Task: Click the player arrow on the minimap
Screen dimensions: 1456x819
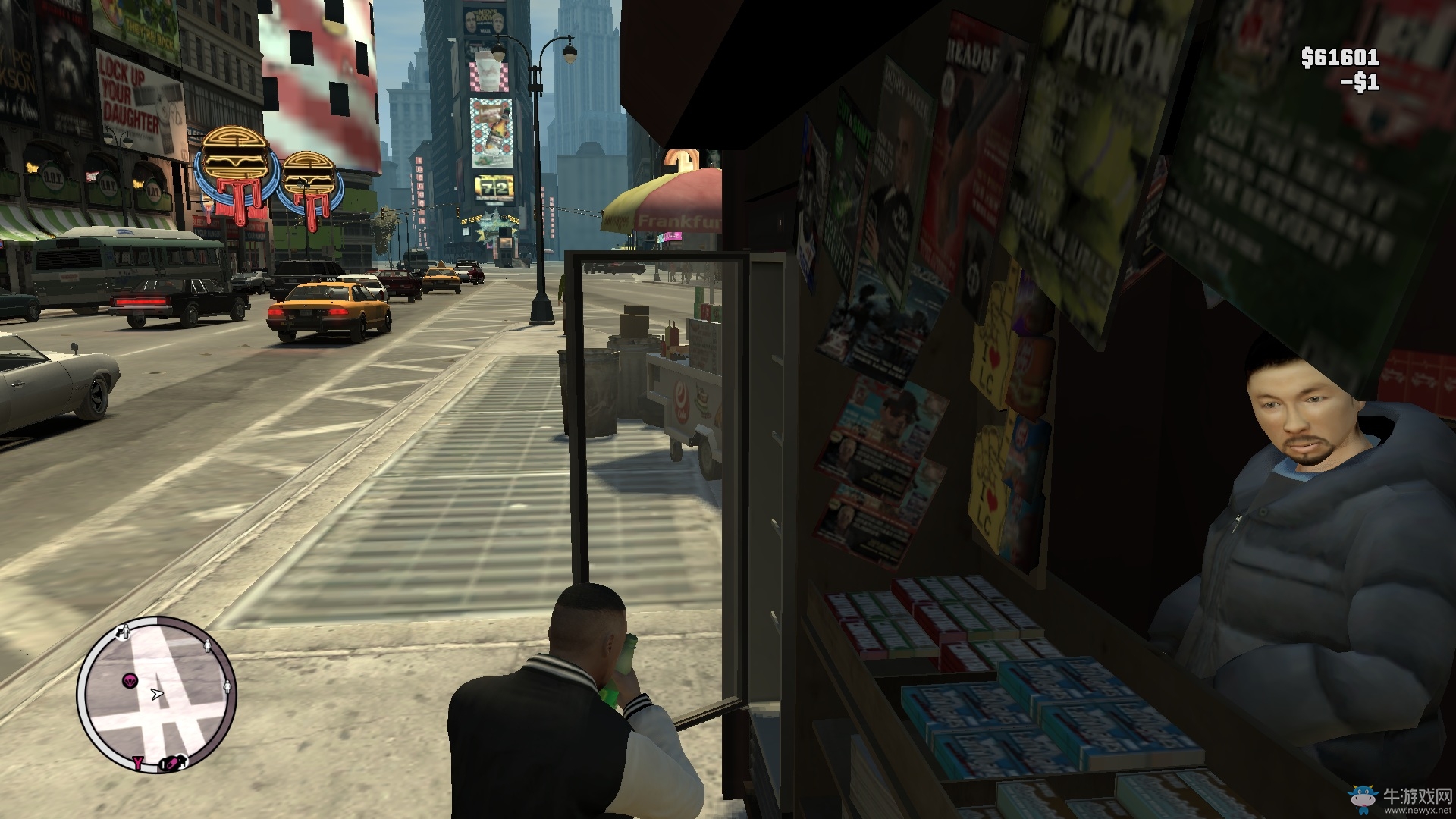Action: click(x=157, y=694)
